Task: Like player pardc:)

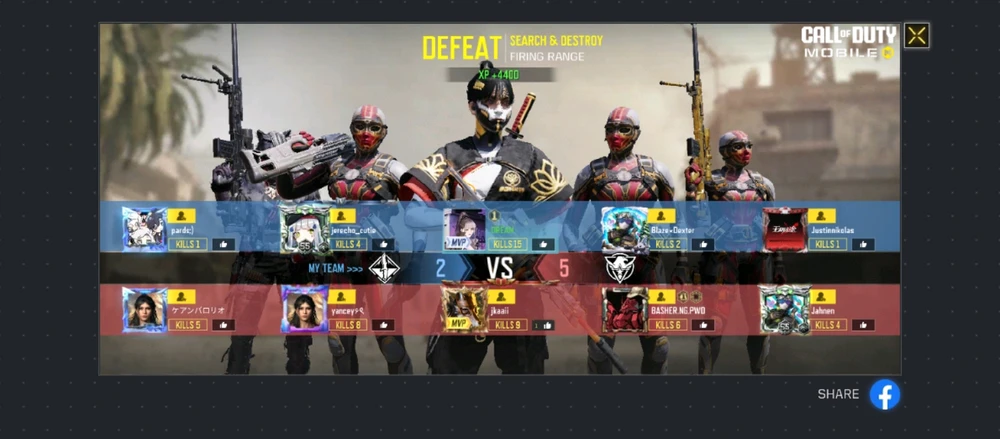Action: [x=222, y=244]
